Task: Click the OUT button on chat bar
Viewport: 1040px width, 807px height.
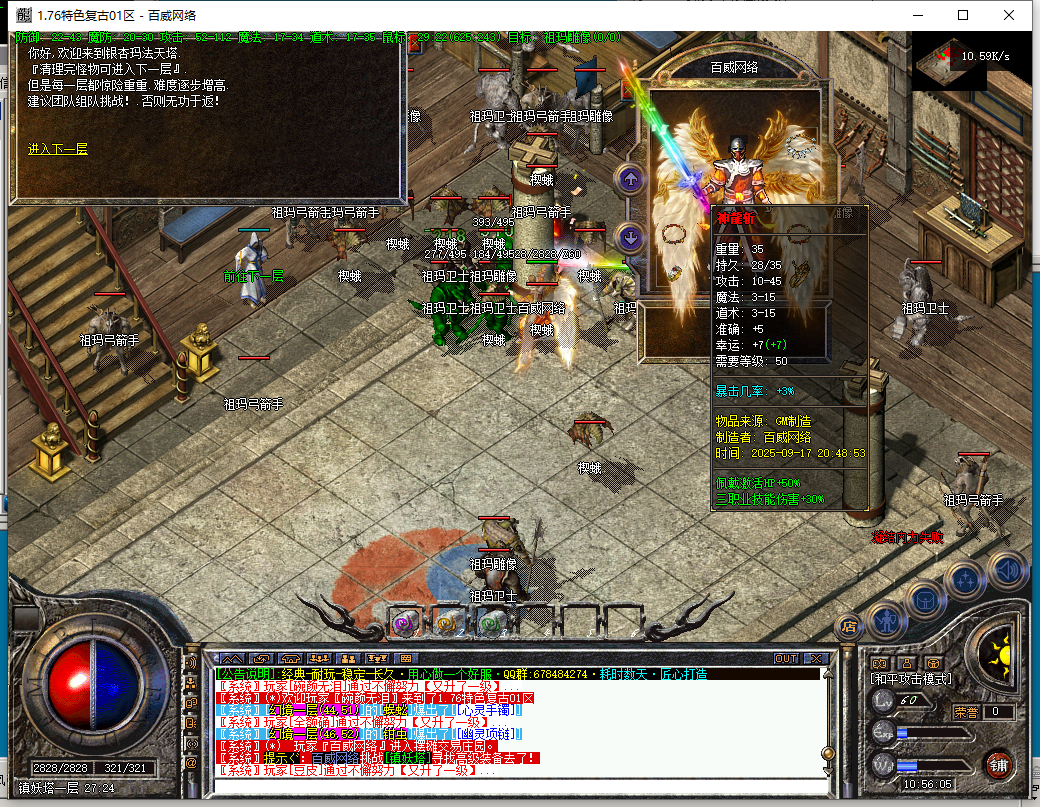Action: pos(786,658)
